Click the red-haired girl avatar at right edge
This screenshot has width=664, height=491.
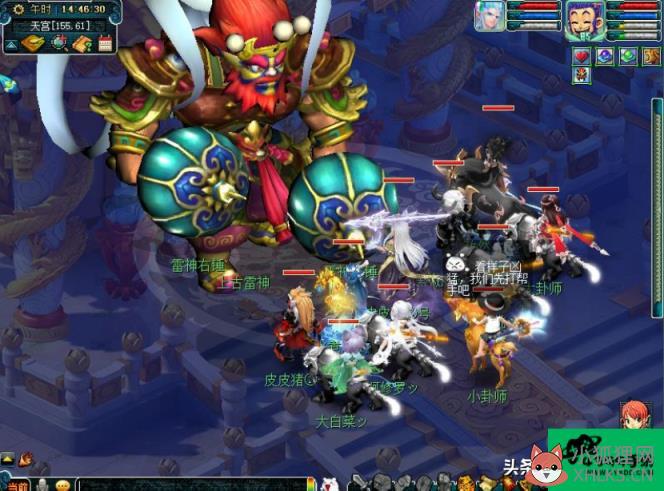pos(633,415)
